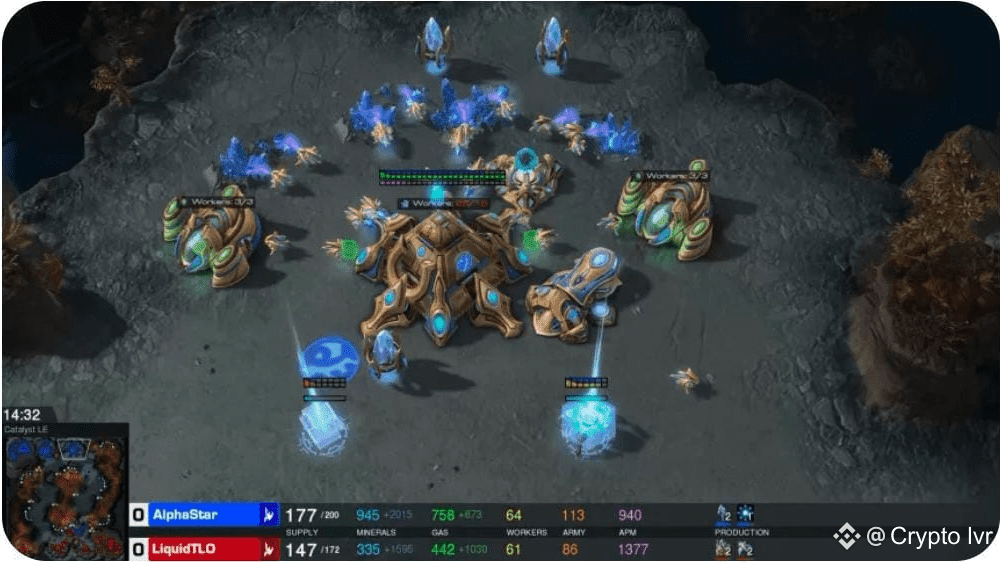Viewport: 1000px width, 562px height.
Task: Click LiquidTLO's first production icon
Action: pos(724,548)
